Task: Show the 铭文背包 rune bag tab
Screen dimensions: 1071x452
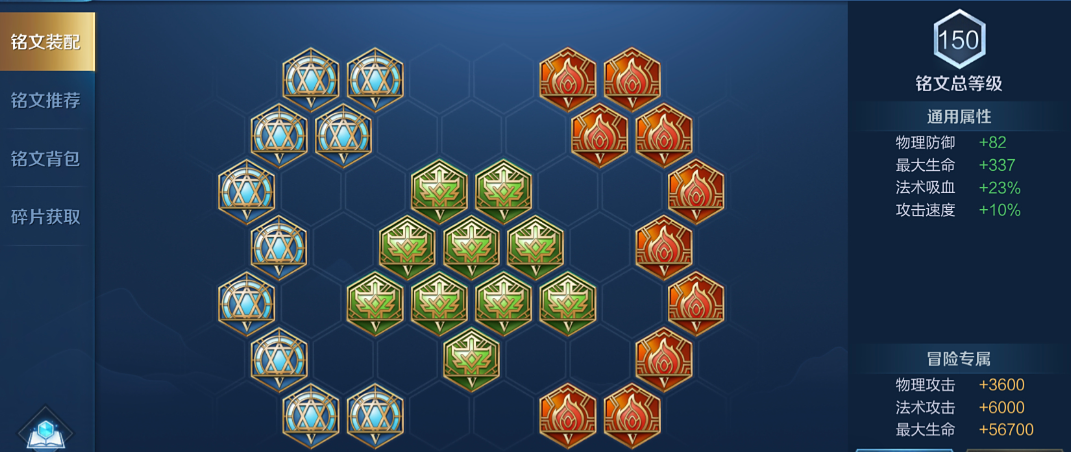Action: pos(46,158)
